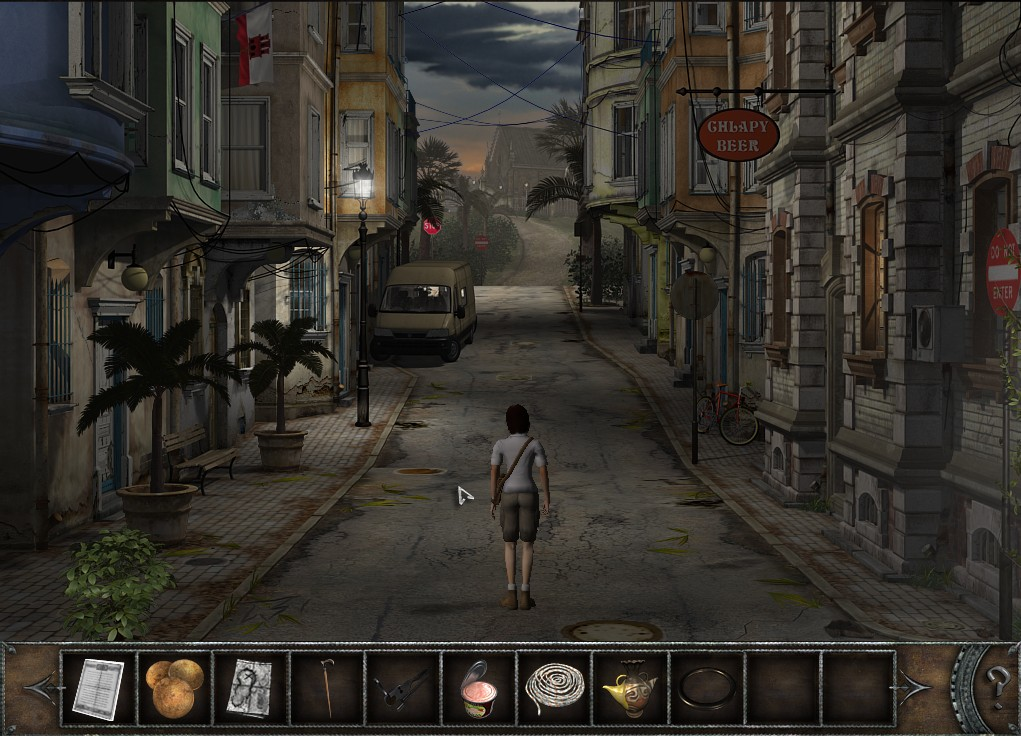Open the question mark help button
The width and height of the screenshot is (1021, 736).
coord(996,688)
